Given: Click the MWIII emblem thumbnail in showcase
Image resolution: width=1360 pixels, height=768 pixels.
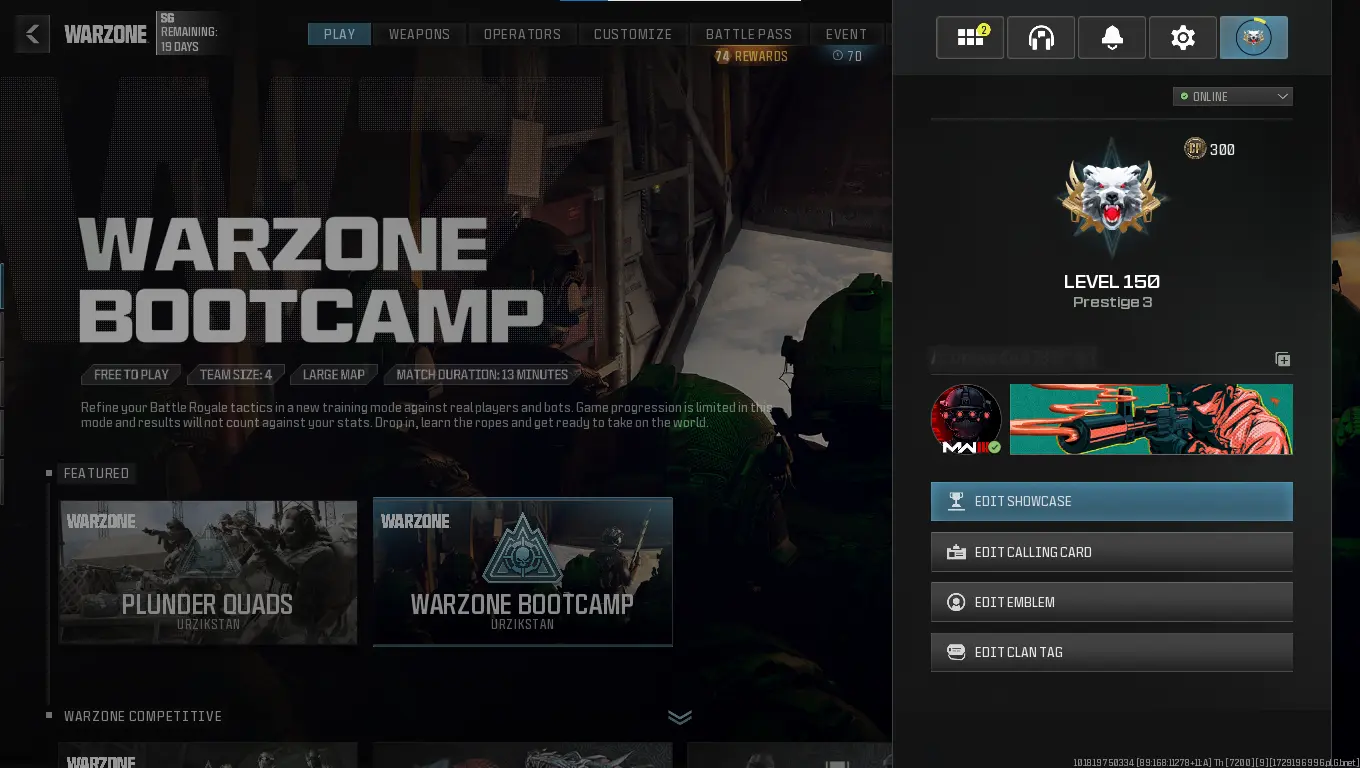Looking at the screenshot, I should pos(965,419).
